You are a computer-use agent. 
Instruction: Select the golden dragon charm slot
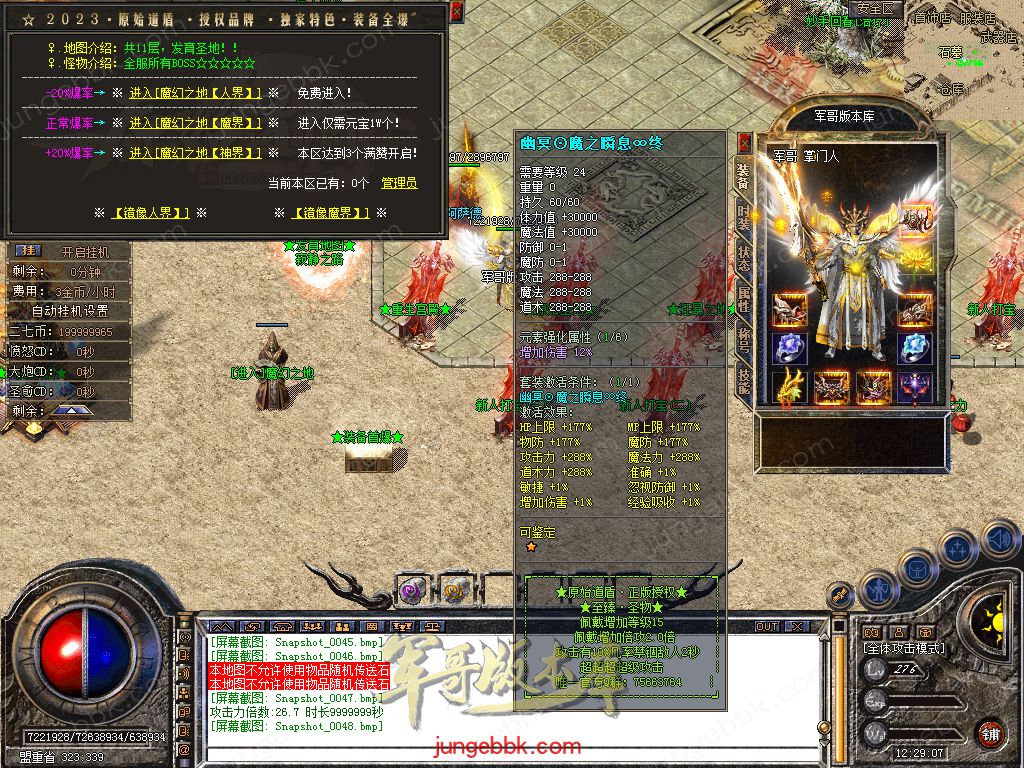(789, 385)
